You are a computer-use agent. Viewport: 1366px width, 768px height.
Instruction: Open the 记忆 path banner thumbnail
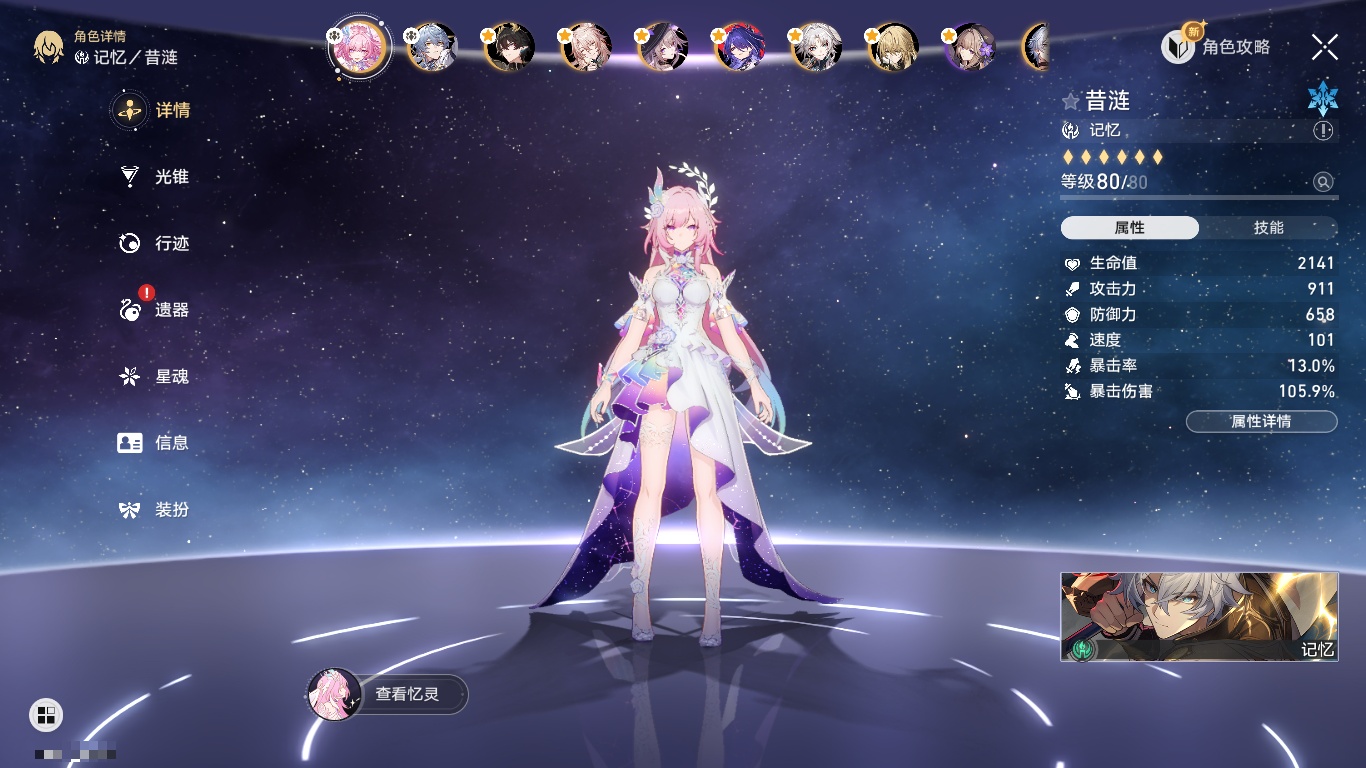(x=1199, y=616)
